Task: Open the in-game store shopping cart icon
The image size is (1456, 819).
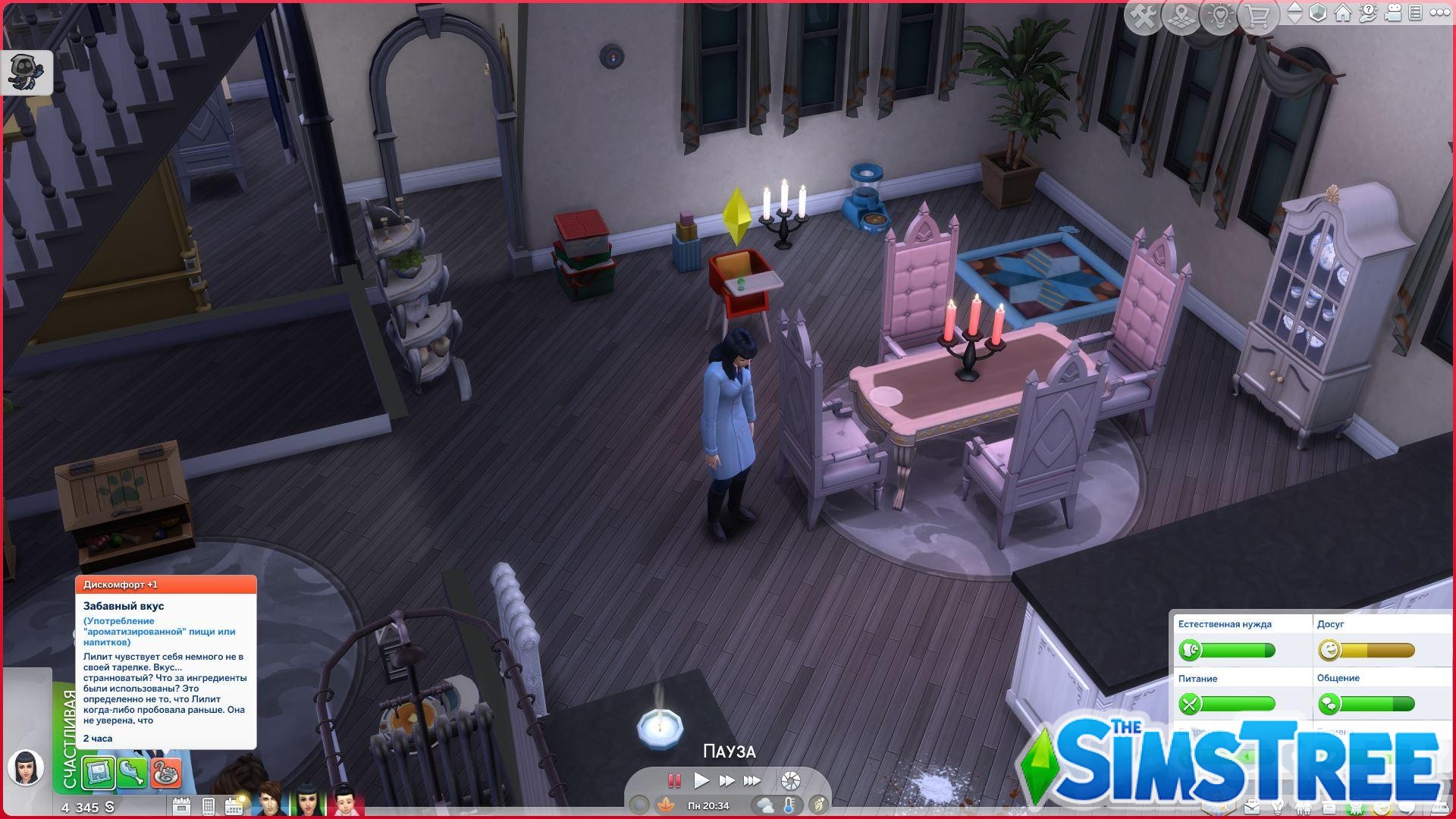Action: (x=1259, y=14)
